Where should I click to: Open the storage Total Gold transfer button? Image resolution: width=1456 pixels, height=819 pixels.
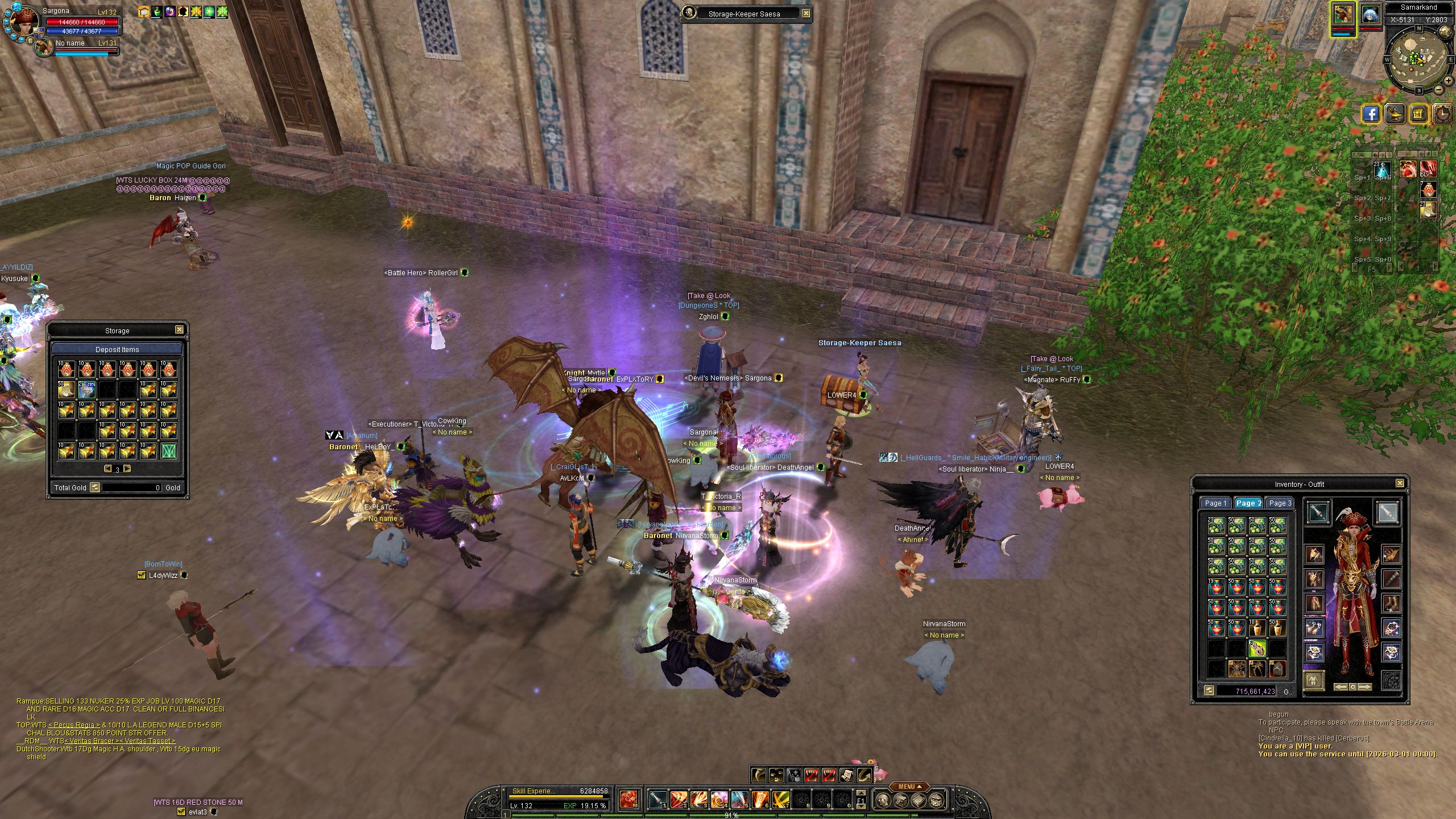(x=95, y=487)
